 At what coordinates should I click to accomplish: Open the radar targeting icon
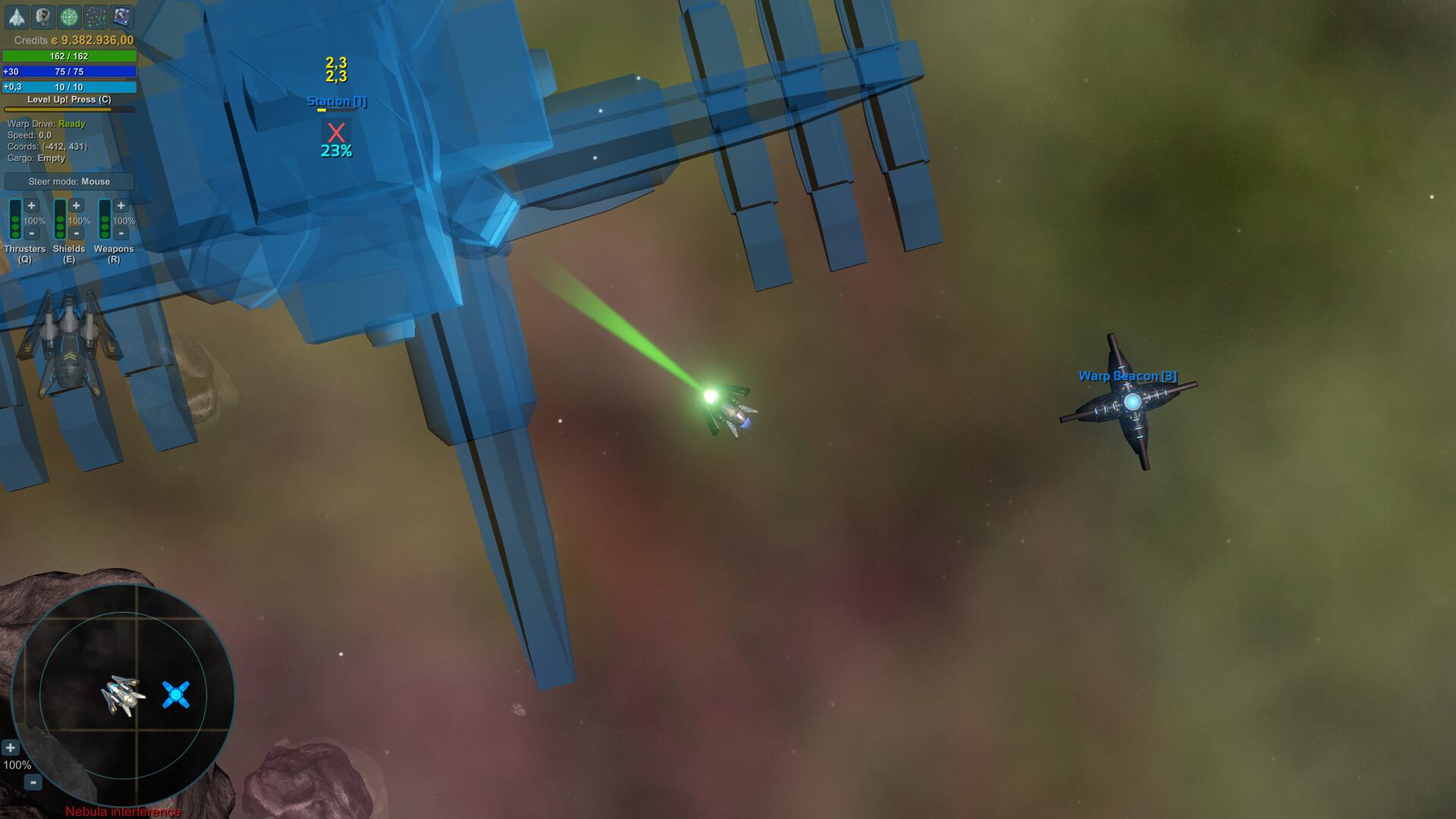coord(69,14)
